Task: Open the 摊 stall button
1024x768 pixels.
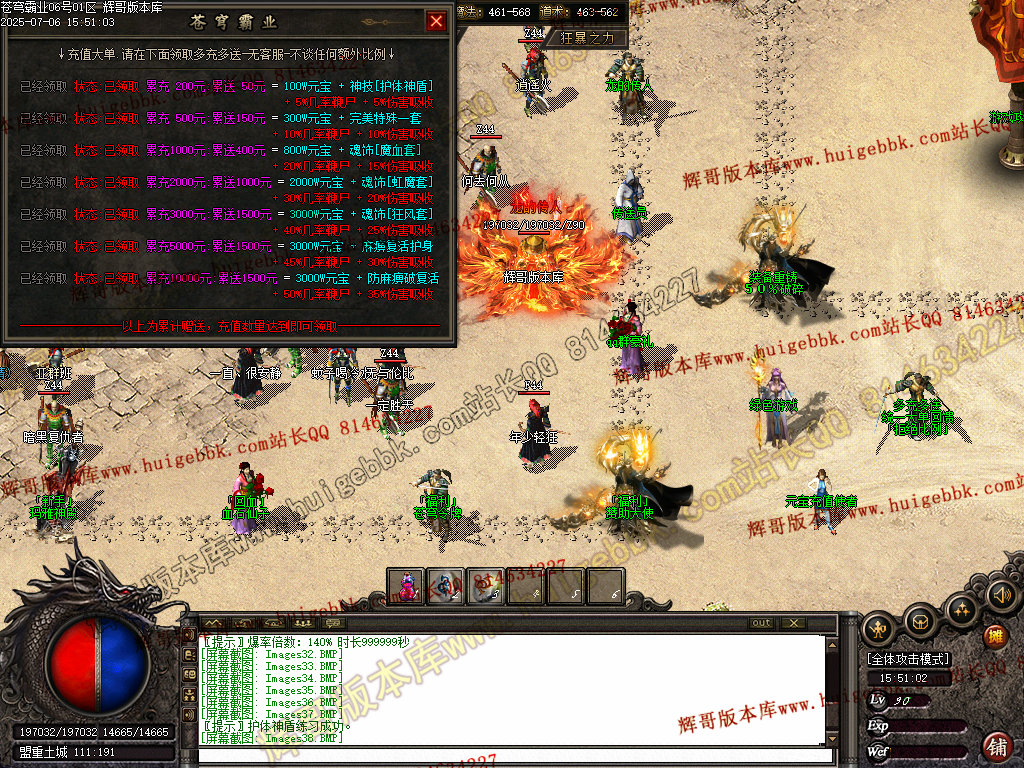Action: click(x=995, y=635)
